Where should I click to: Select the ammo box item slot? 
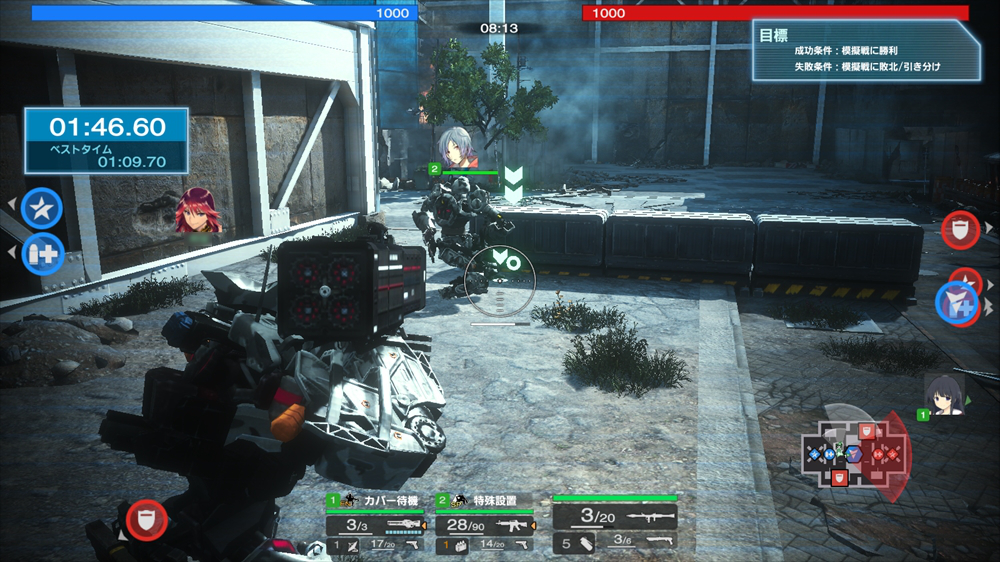(454, 545)
